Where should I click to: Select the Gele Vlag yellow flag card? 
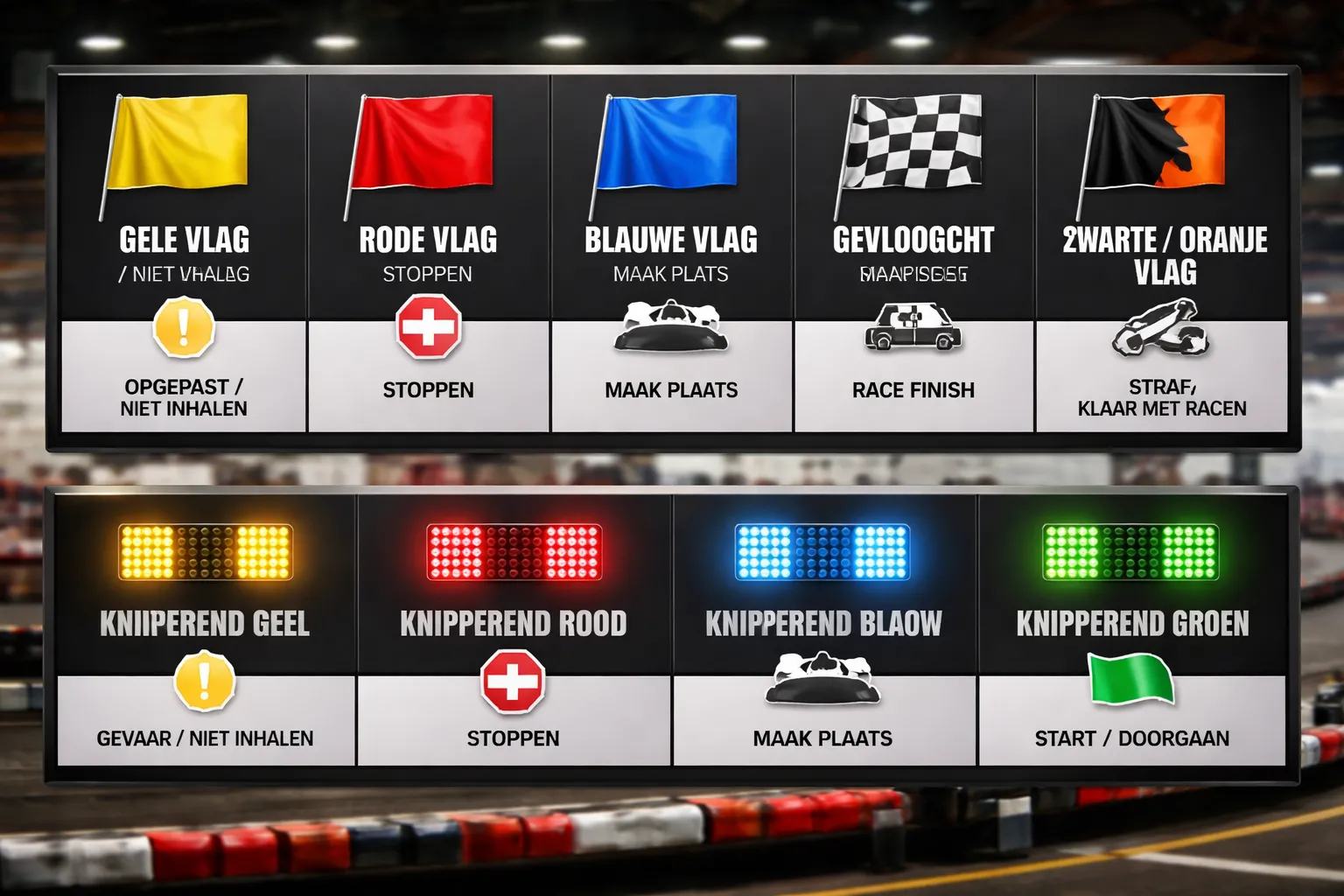(184, 254)
